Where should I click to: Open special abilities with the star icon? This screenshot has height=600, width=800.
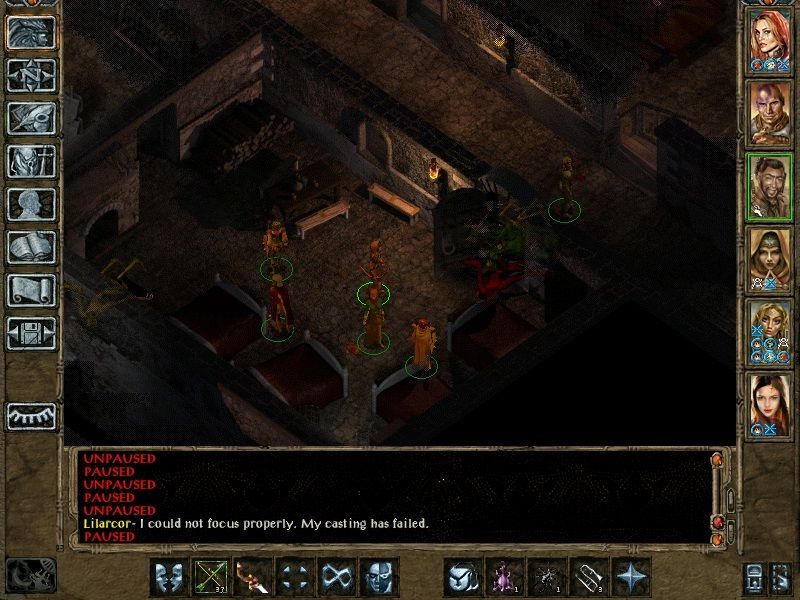point(631,577)
